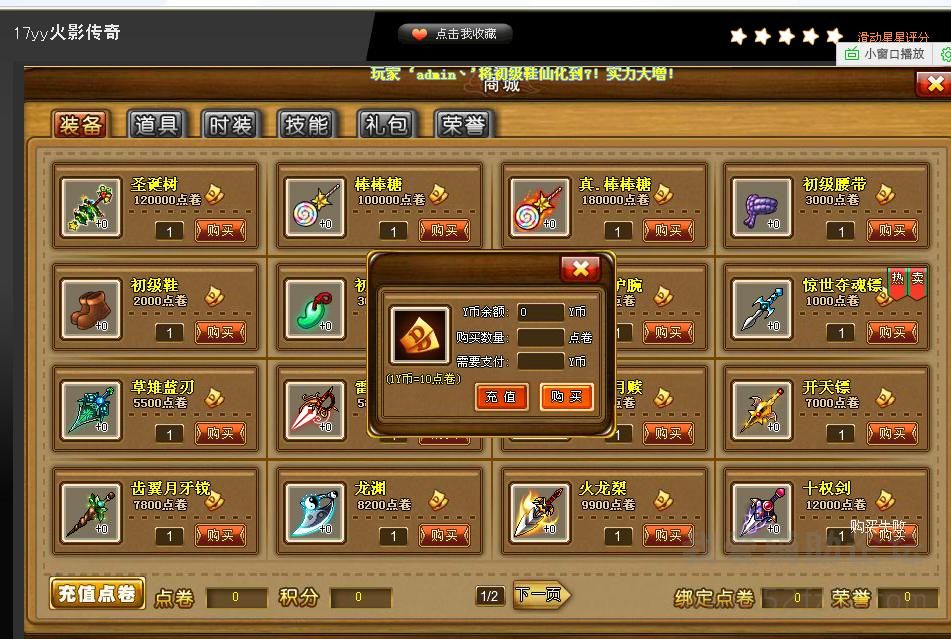Buy the 初级腰带 item
The height and width of the screenshot is (639, 951).
tap(892, 231)
